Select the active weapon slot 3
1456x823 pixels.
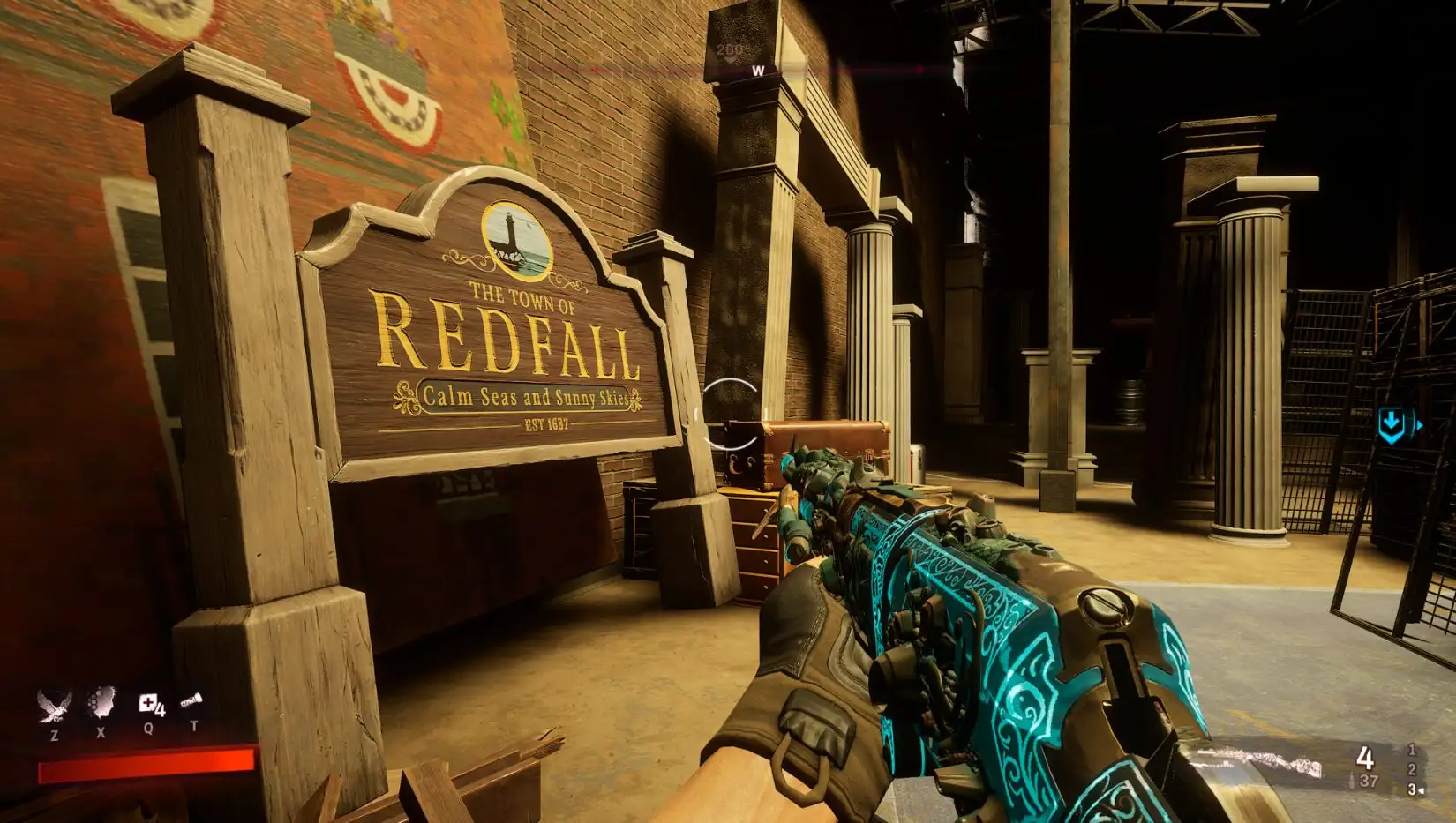tap(1413, 789)
